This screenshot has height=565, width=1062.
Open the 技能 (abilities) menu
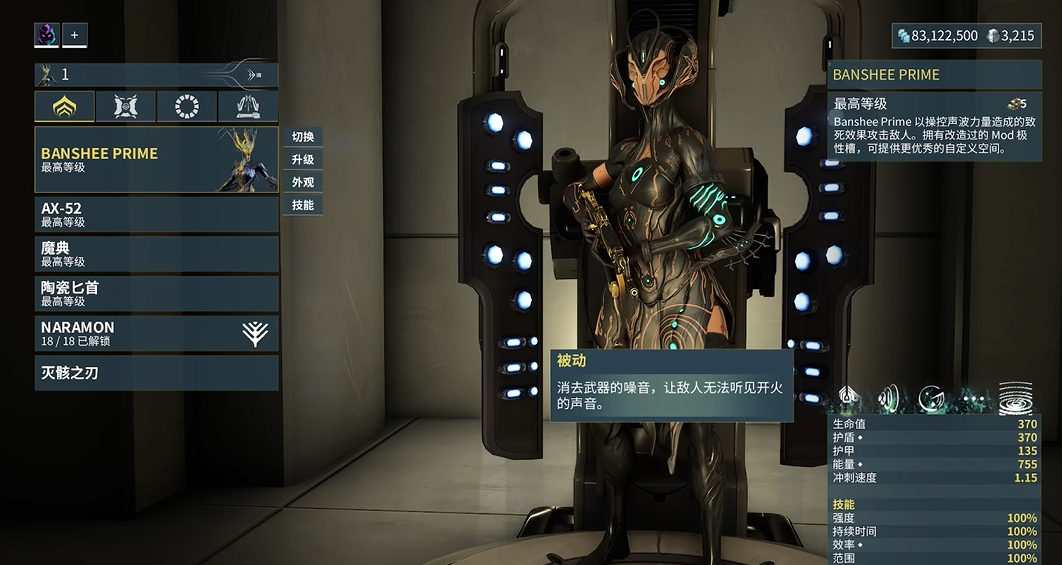pos(303,206)
